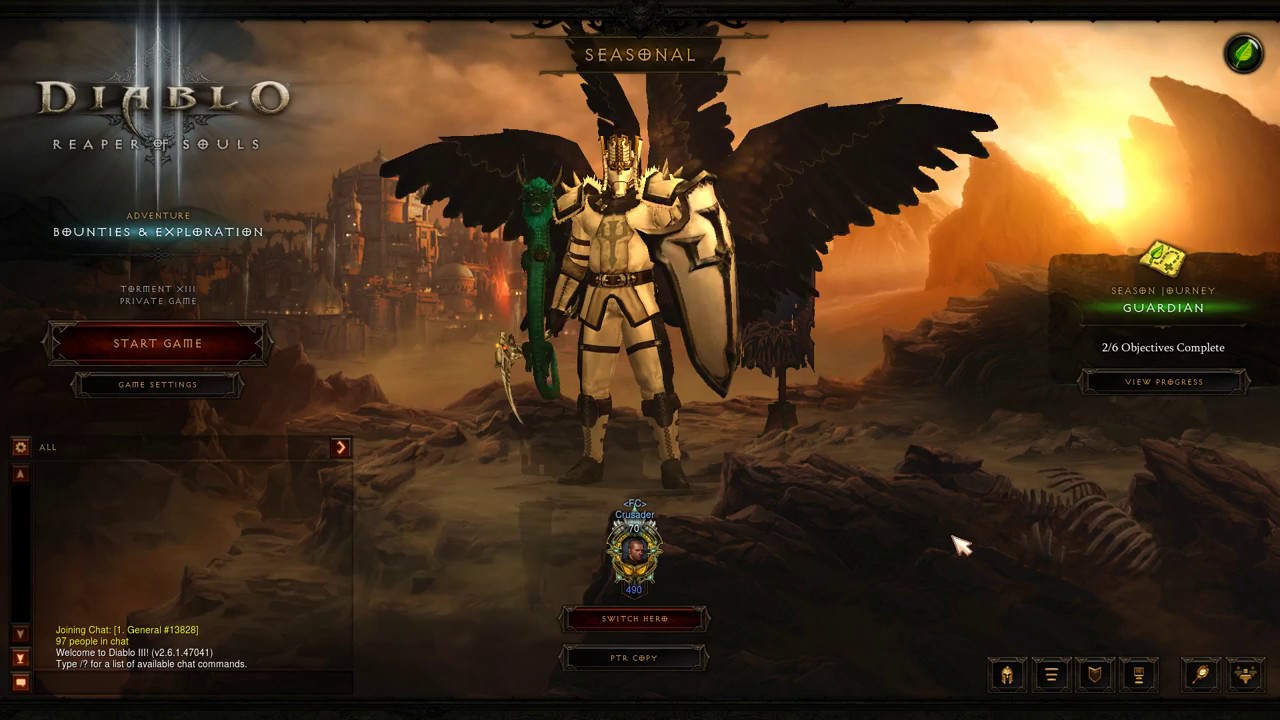Image resolution: width=1280 pixels, height=720 pixels.
Task: Expand the chat panel with the arrow
Action: [x=341, y=447]
